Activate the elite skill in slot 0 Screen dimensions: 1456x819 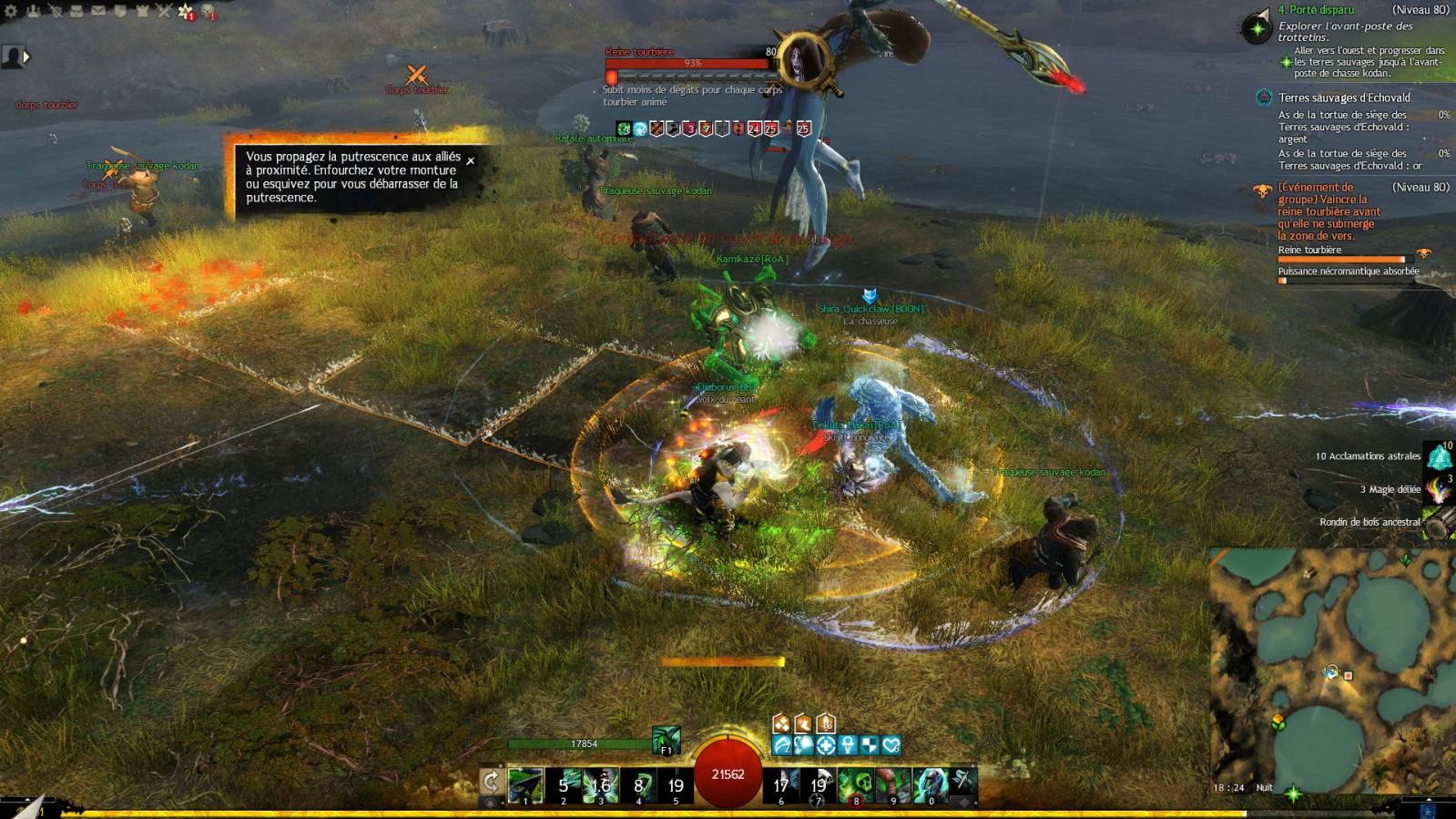931,784
